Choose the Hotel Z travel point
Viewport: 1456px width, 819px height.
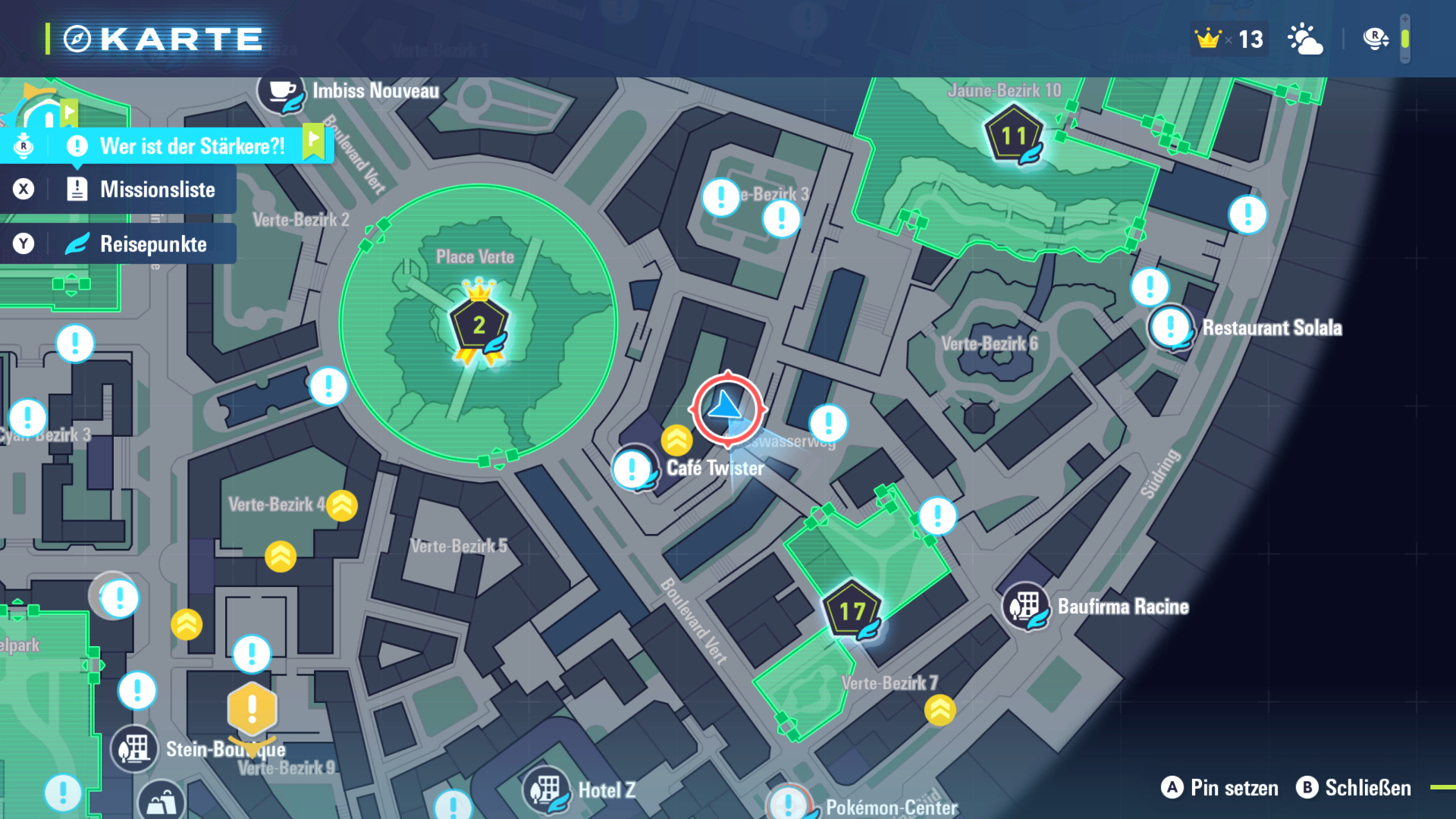pos(546,790)
